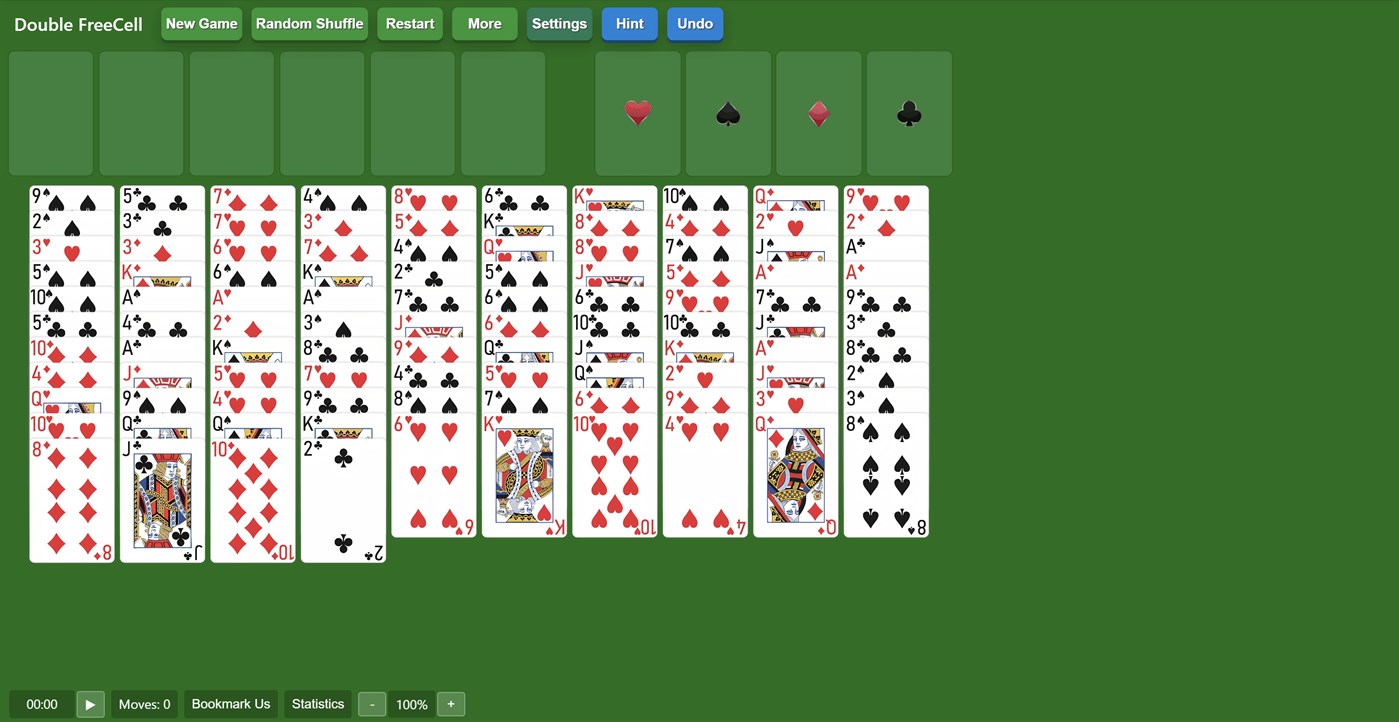The height and width of the screenshot is (722, 1399).
Task: Zoom in with the plus control
Action: point(450,704)
